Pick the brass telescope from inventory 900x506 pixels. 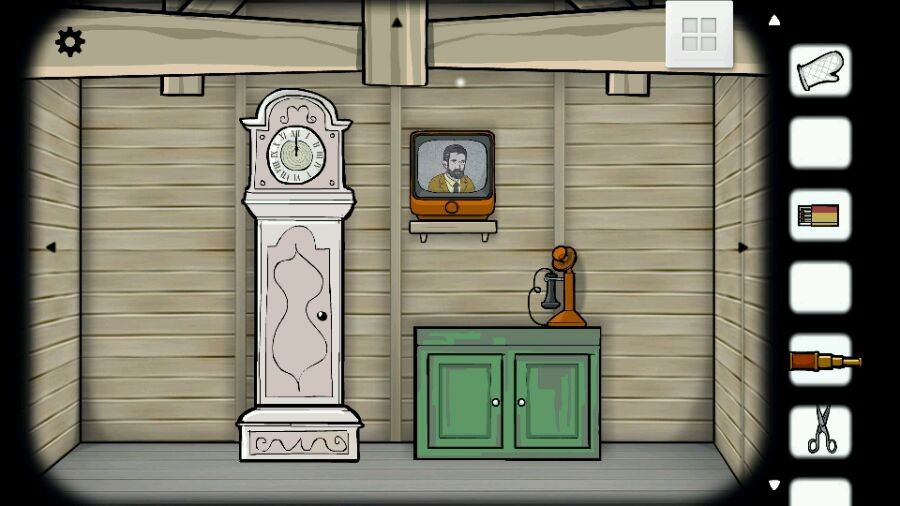click(822, 360)
